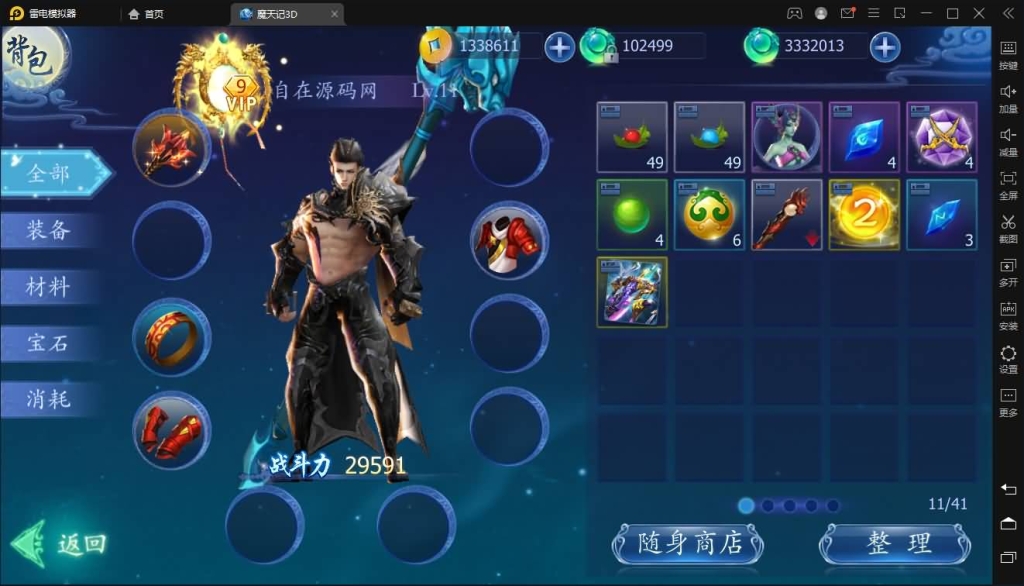1024x586 pixels.
Task: Choose the 消耗 category tab
Action: [x=49, y=399]
